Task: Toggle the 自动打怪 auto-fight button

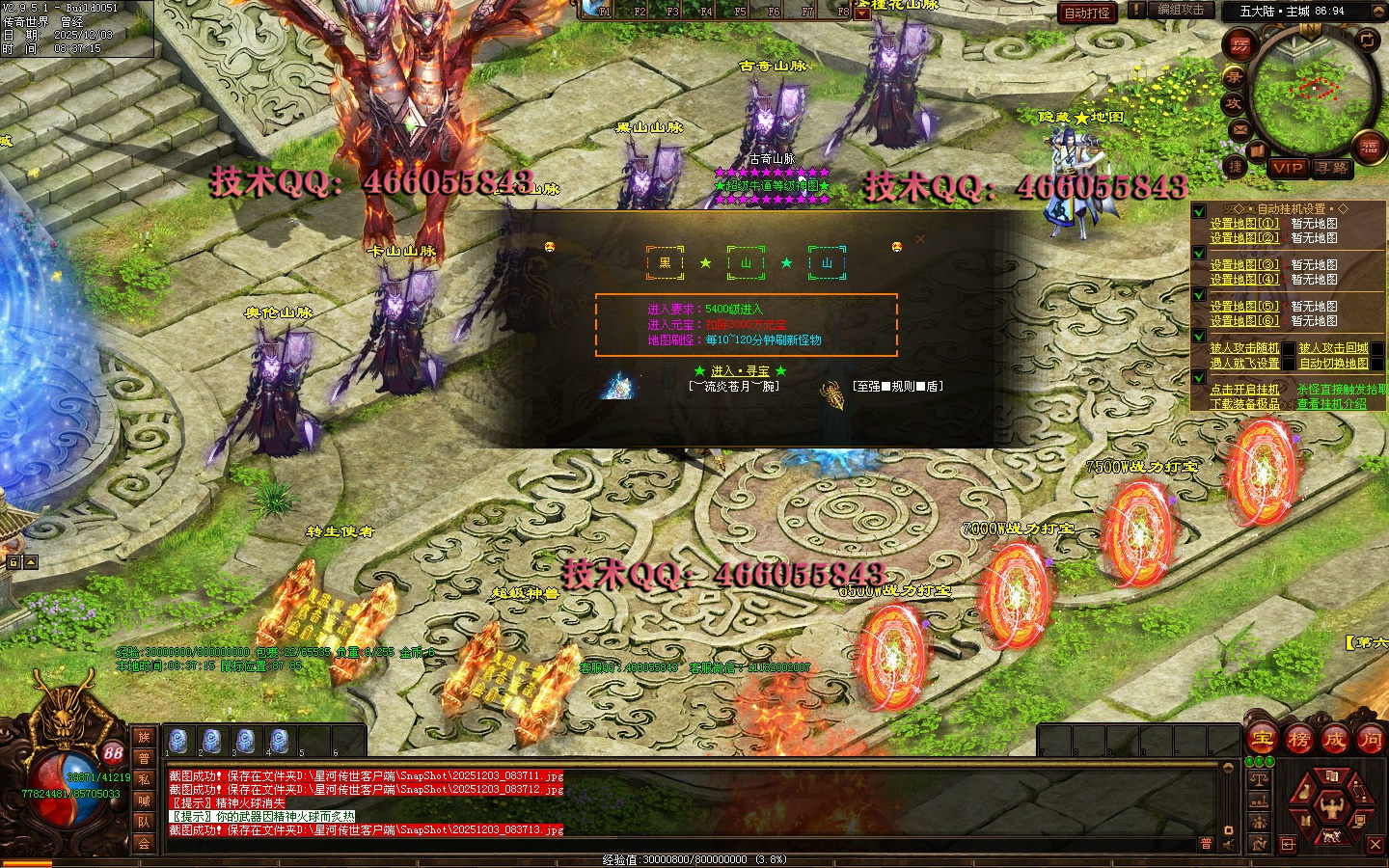Action: click(x=1087, y=13)
